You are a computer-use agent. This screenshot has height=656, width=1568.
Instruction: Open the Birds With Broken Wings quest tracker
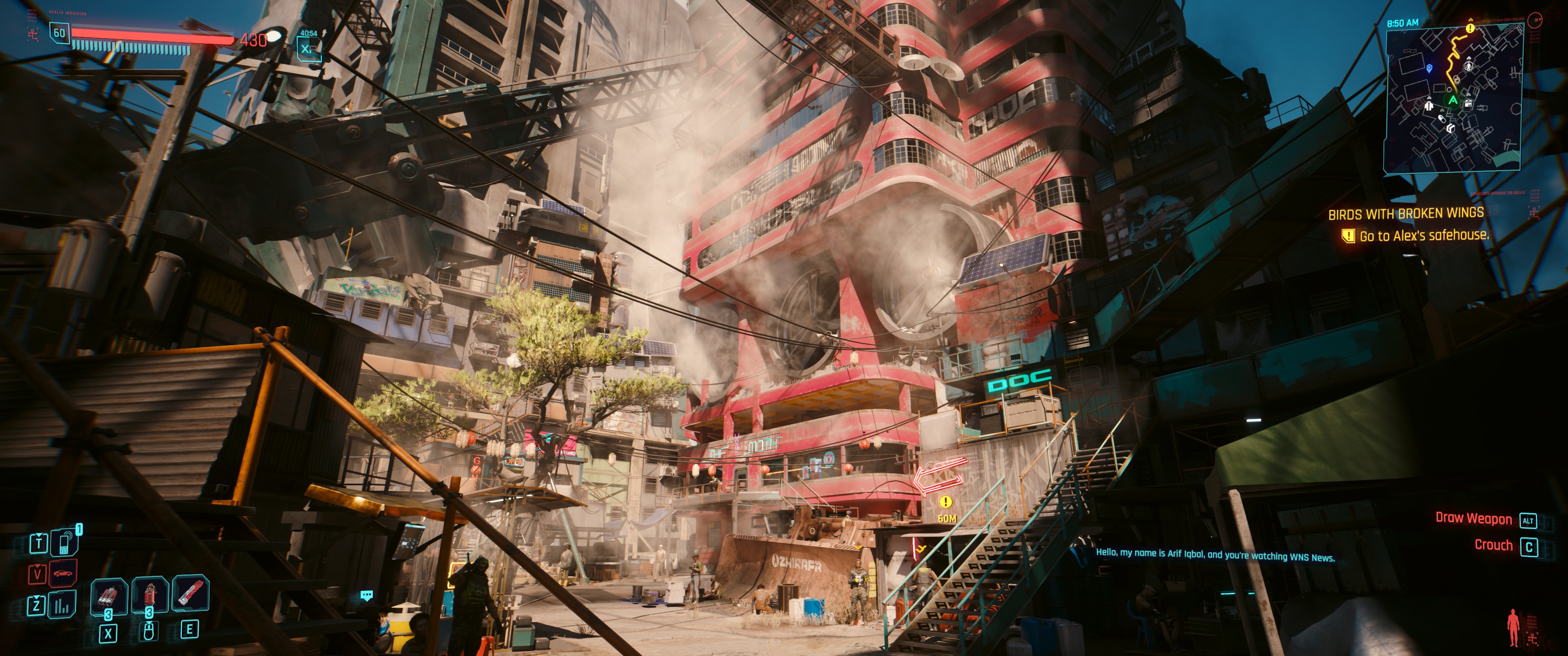(x=1405, y=214)
